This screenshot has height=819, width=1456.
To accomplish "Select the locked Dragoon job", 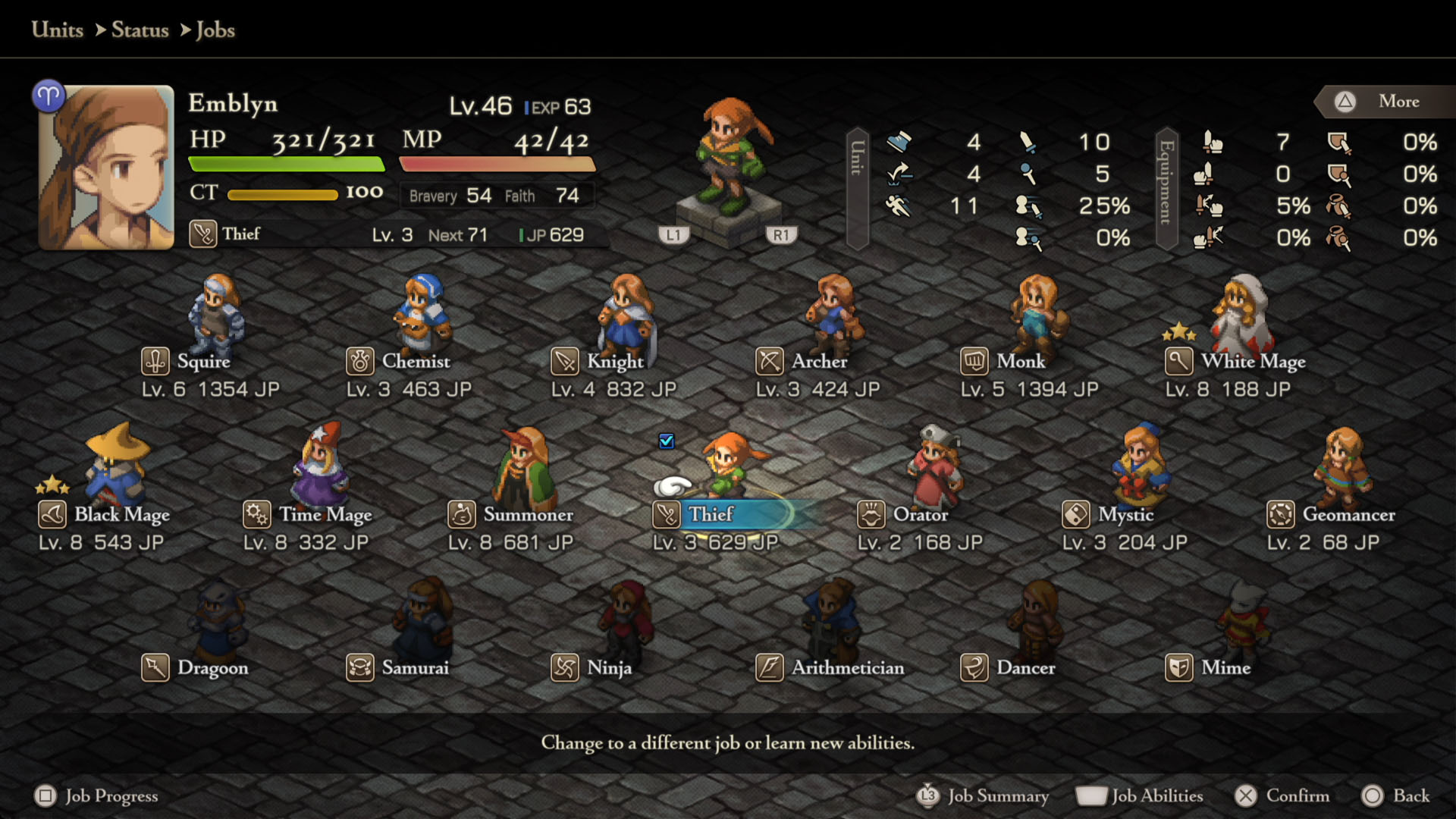I will coord(212,668).
